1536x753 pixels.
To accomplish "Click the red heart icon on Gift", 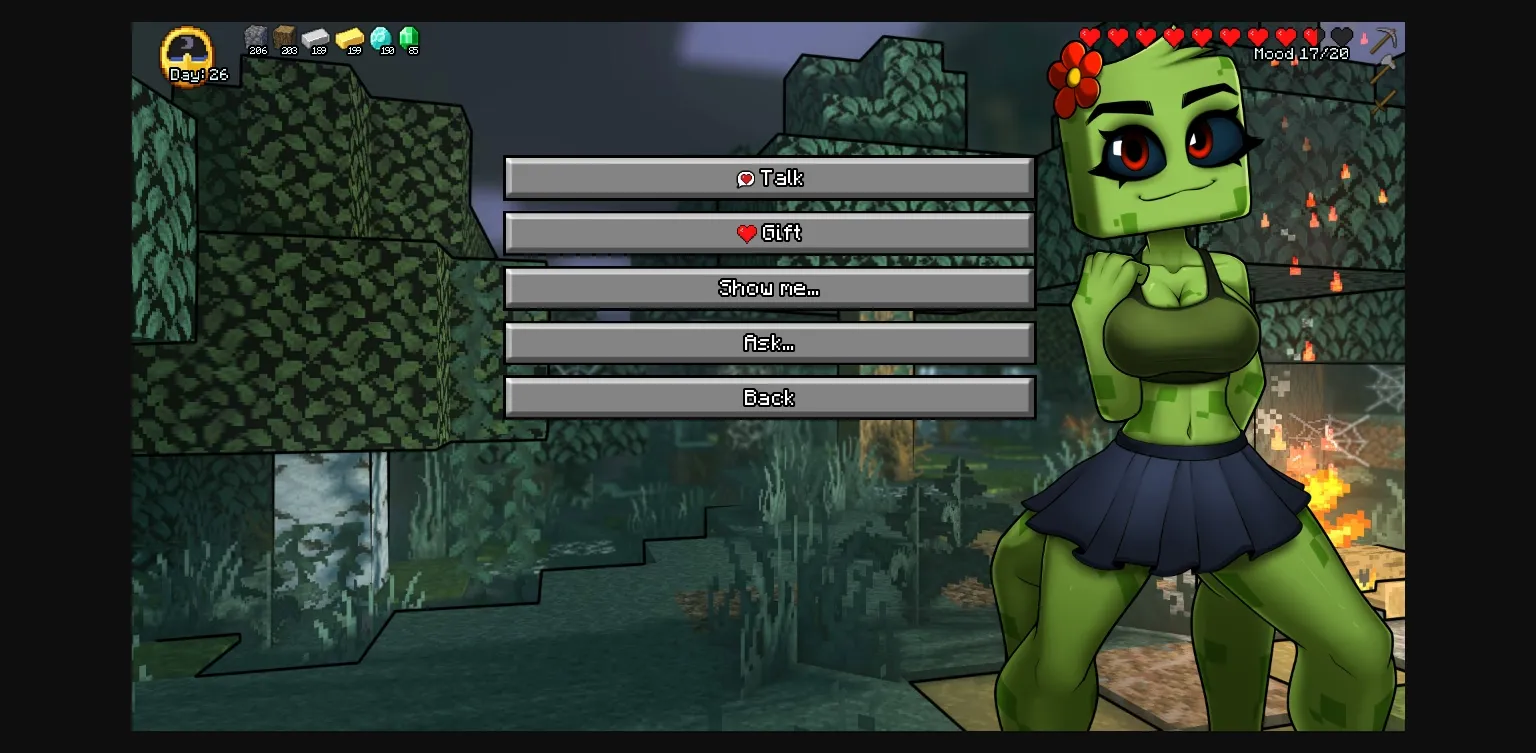I will [748, 233].
